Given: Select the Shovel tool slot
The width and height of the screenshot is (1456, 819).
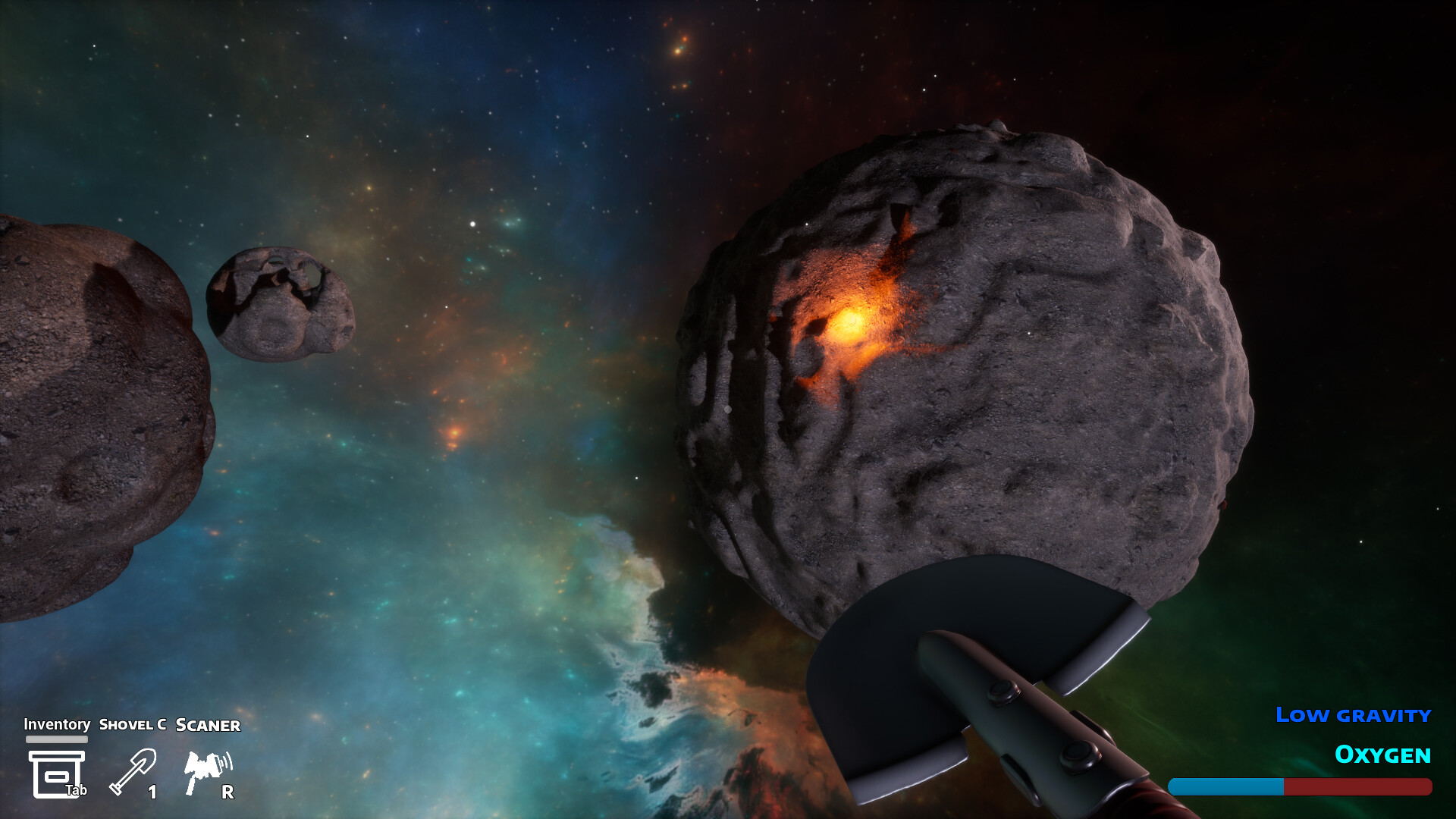Looking at the screenshot, I should pyautogui.click(x=133, y=771).
